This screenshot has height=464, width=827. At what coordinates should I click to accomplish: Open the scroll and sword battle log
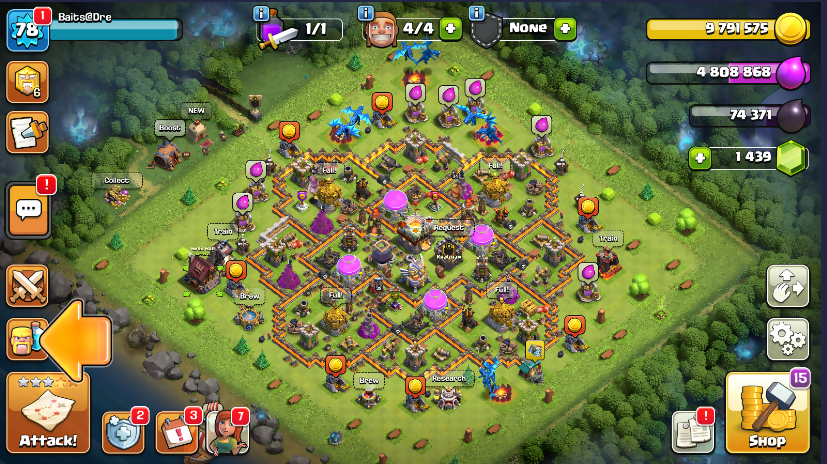pos(27,132)
